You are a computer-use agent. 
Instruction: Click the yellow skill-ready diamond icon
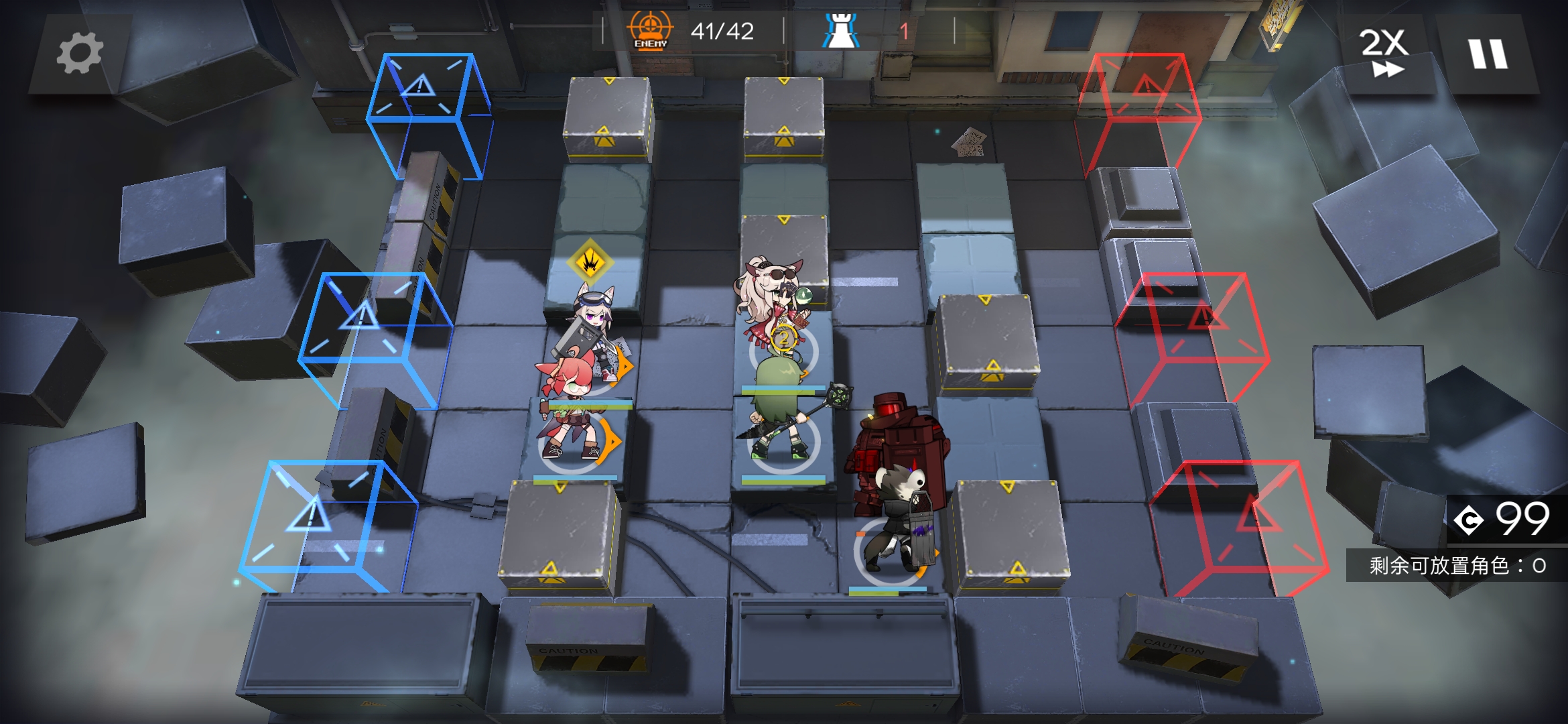[x=590, y=261]
